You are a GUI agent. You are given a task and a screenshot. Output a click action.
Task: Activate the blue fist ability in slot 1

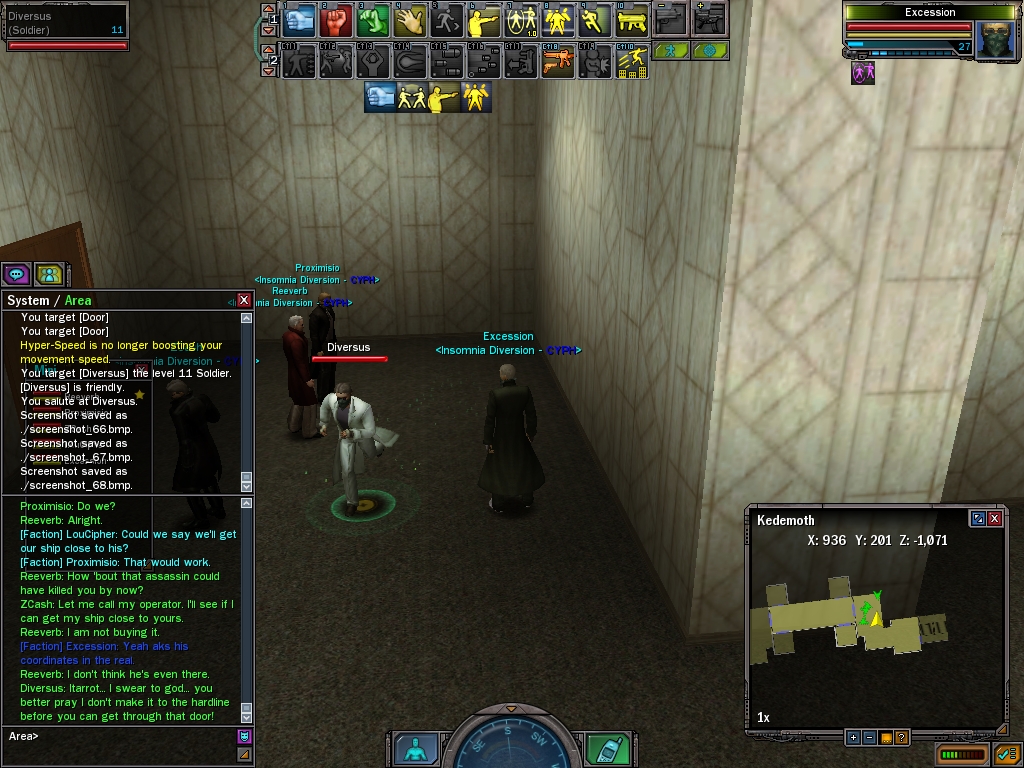[x=299, y=19]
